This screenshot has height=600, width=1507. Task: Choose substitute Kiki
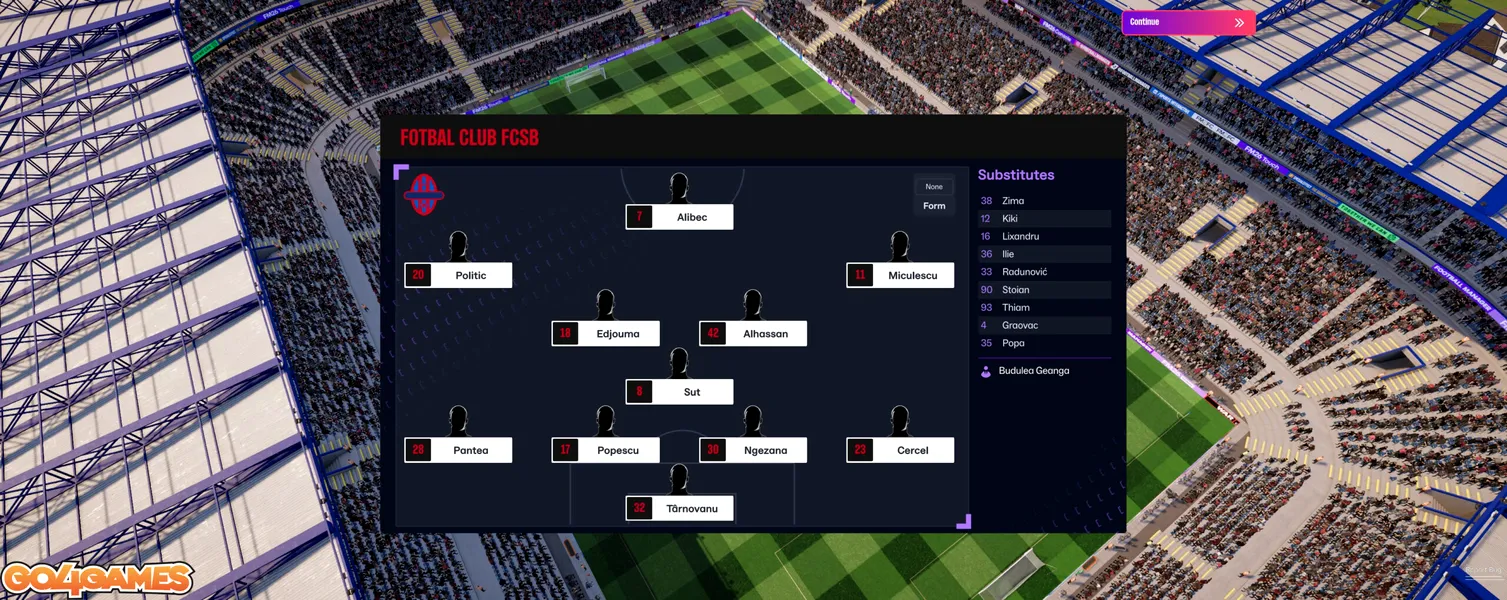(1010, 219)
